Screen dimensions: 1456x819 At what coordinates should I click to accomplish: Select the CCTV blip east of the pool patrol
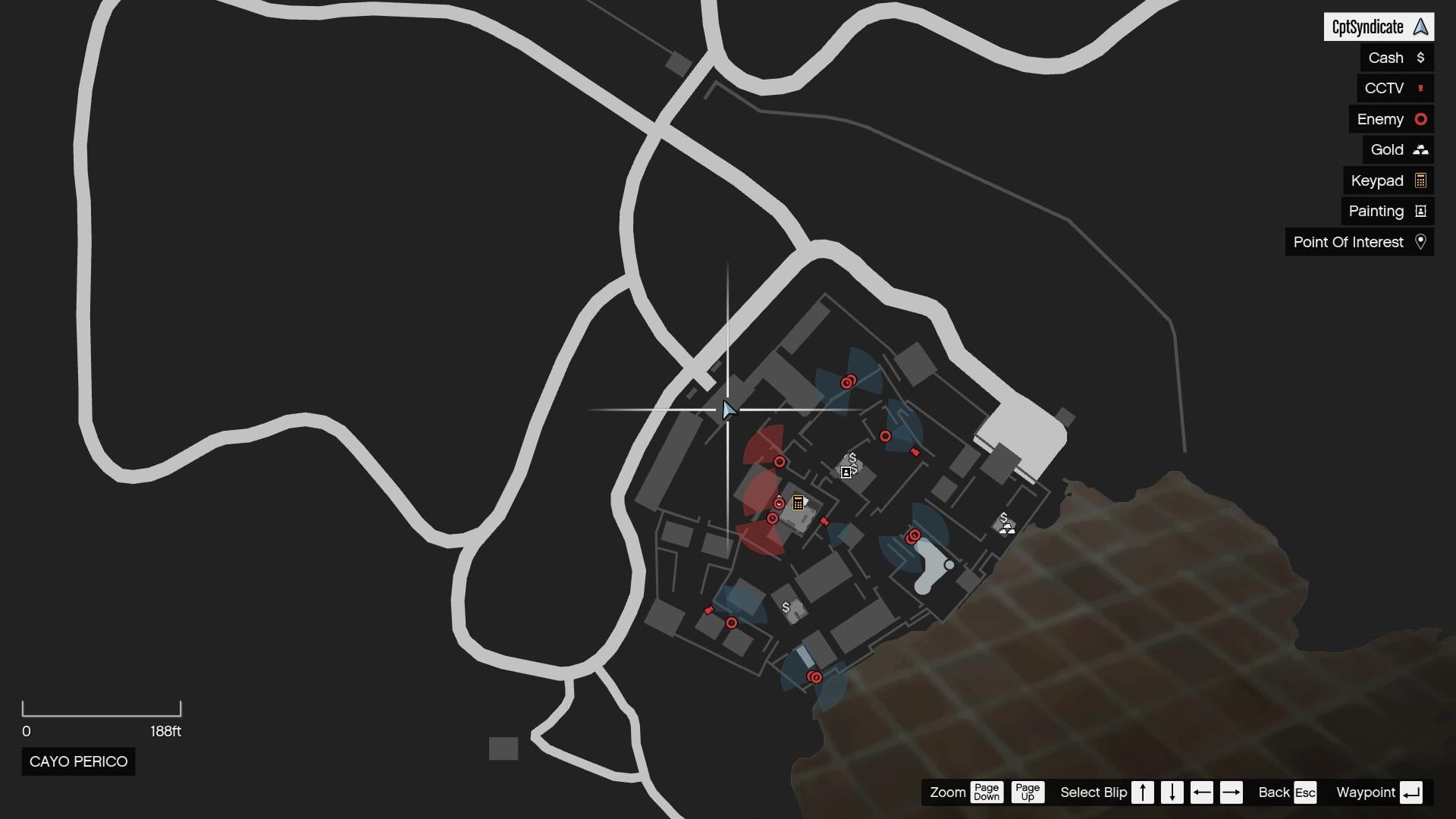915,451
